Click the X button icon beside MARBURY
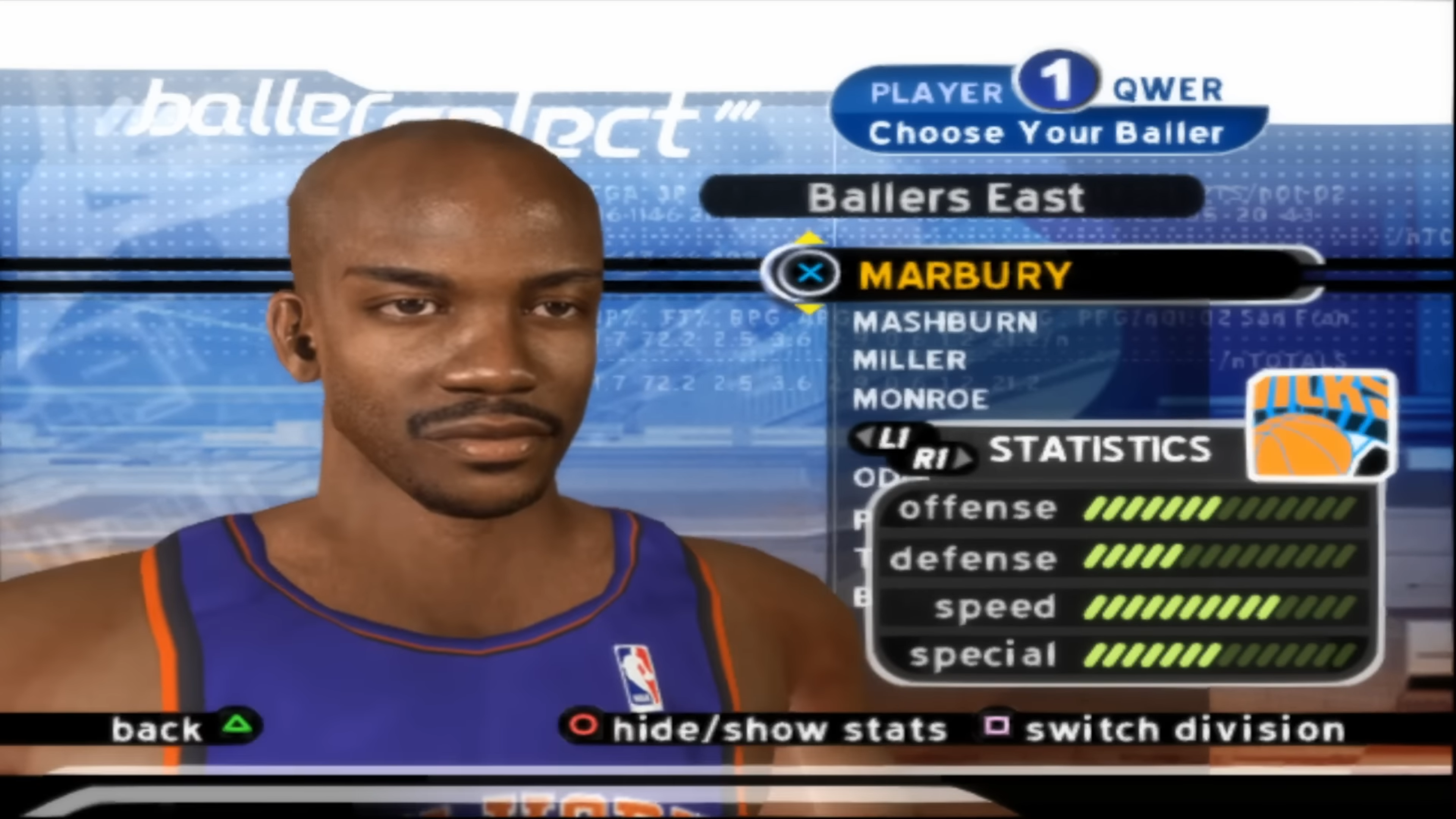Viewport: 1456px width, 819px height. click(811, 273)
